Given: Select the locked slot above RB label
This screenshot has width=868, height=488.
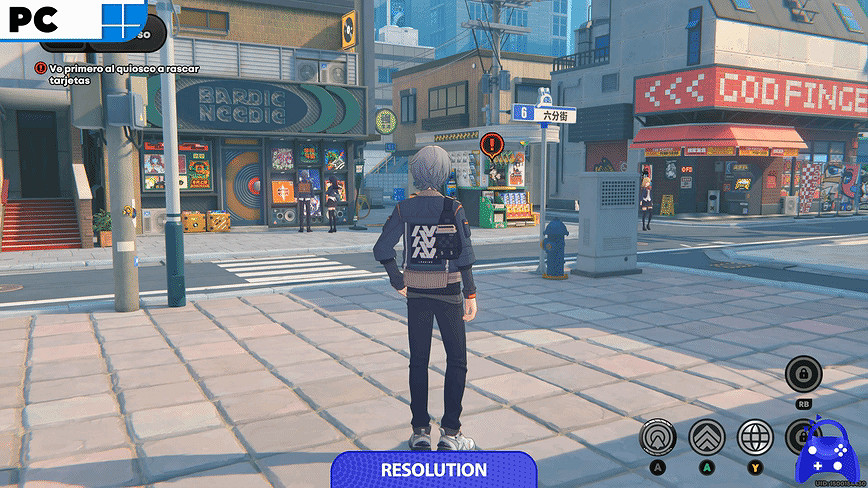Looking at the screenshot, I should click(803, 375).
